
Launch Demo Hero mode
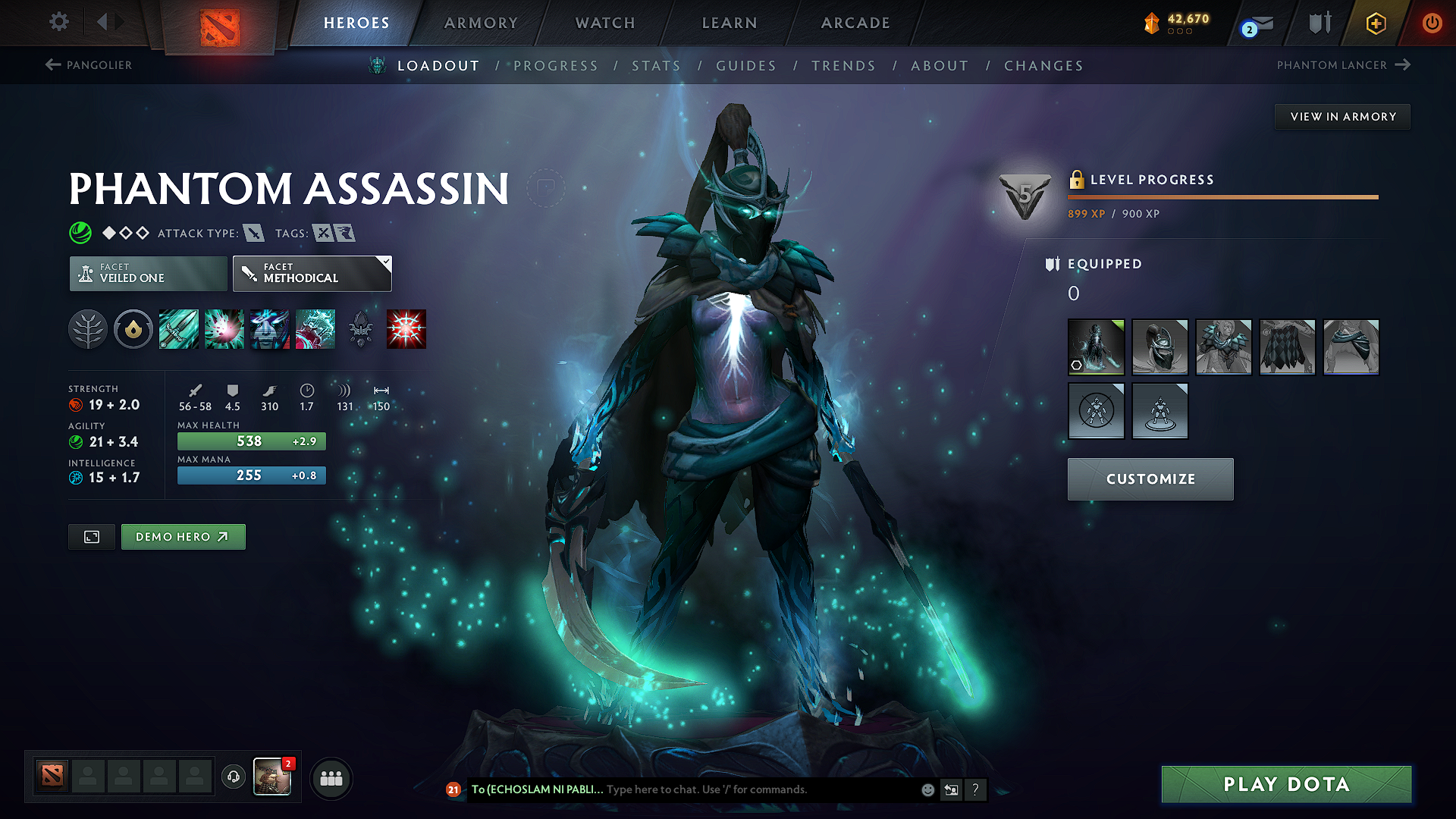pos(183,537)
